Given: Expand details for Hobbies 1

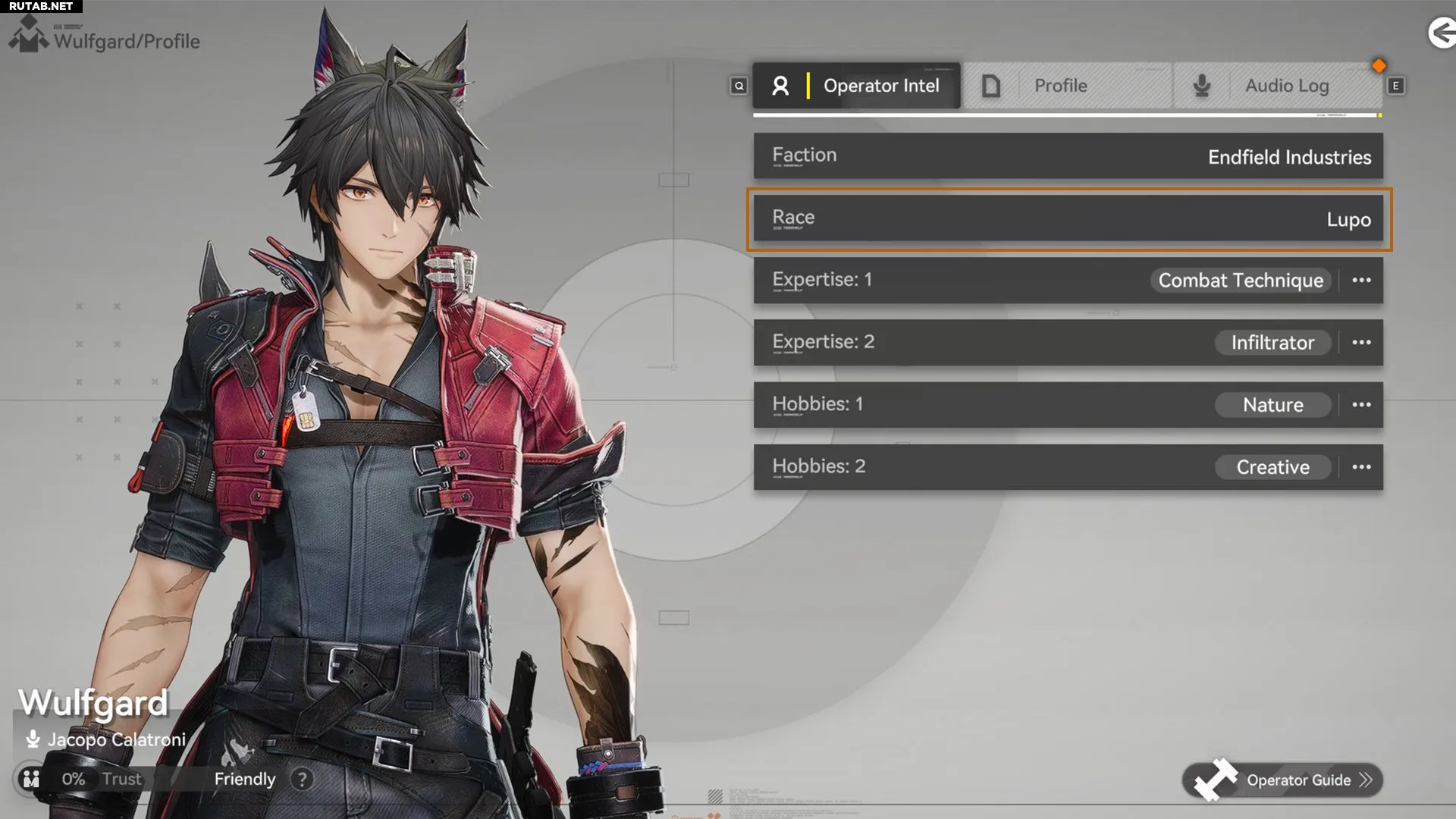Looking at the screenshot, I should tap(1361, 405).
